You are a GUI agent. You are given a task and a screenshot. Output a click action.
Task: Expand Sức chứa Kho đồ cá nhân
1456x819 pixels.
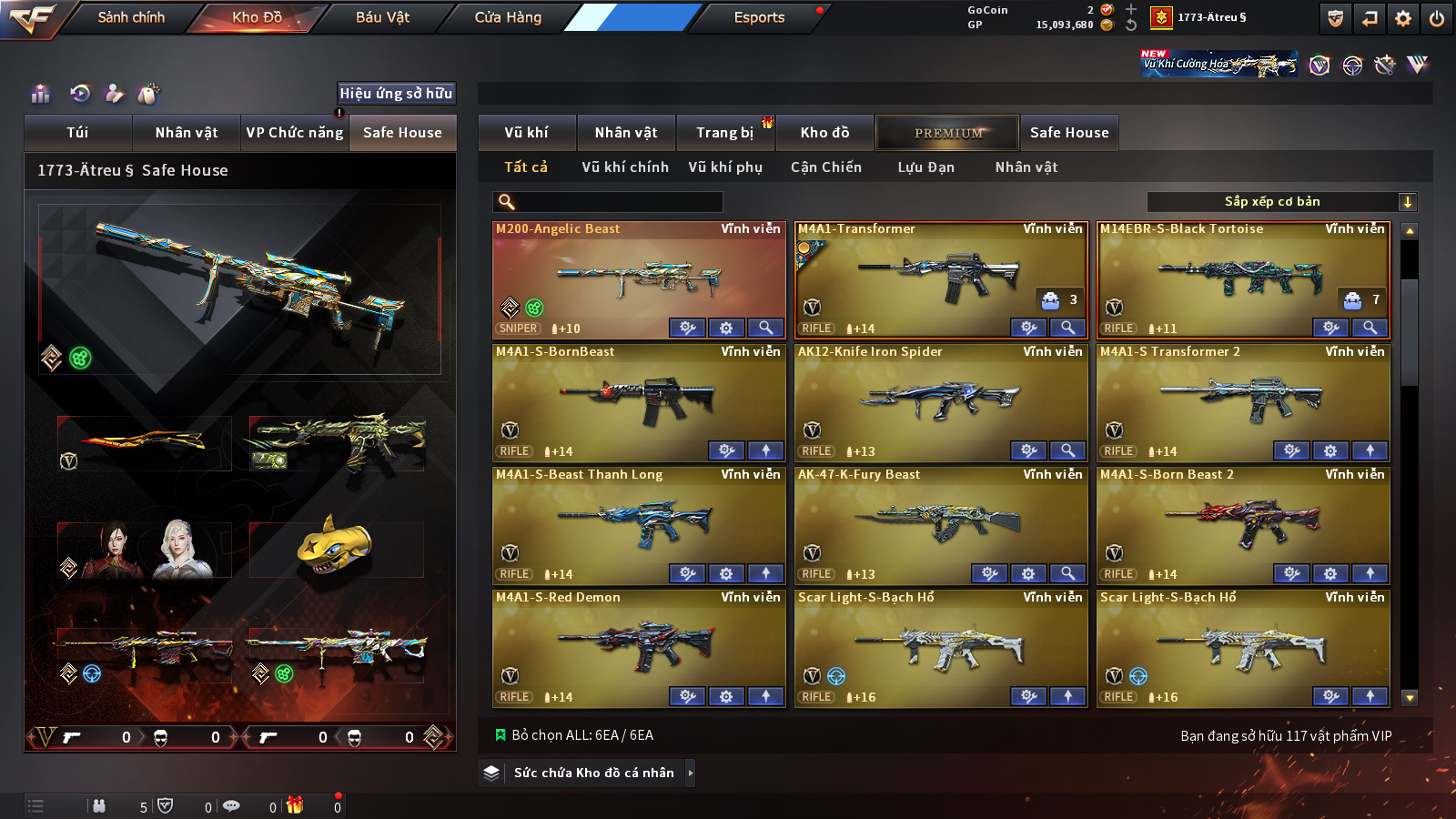click(x=594, y=773)
